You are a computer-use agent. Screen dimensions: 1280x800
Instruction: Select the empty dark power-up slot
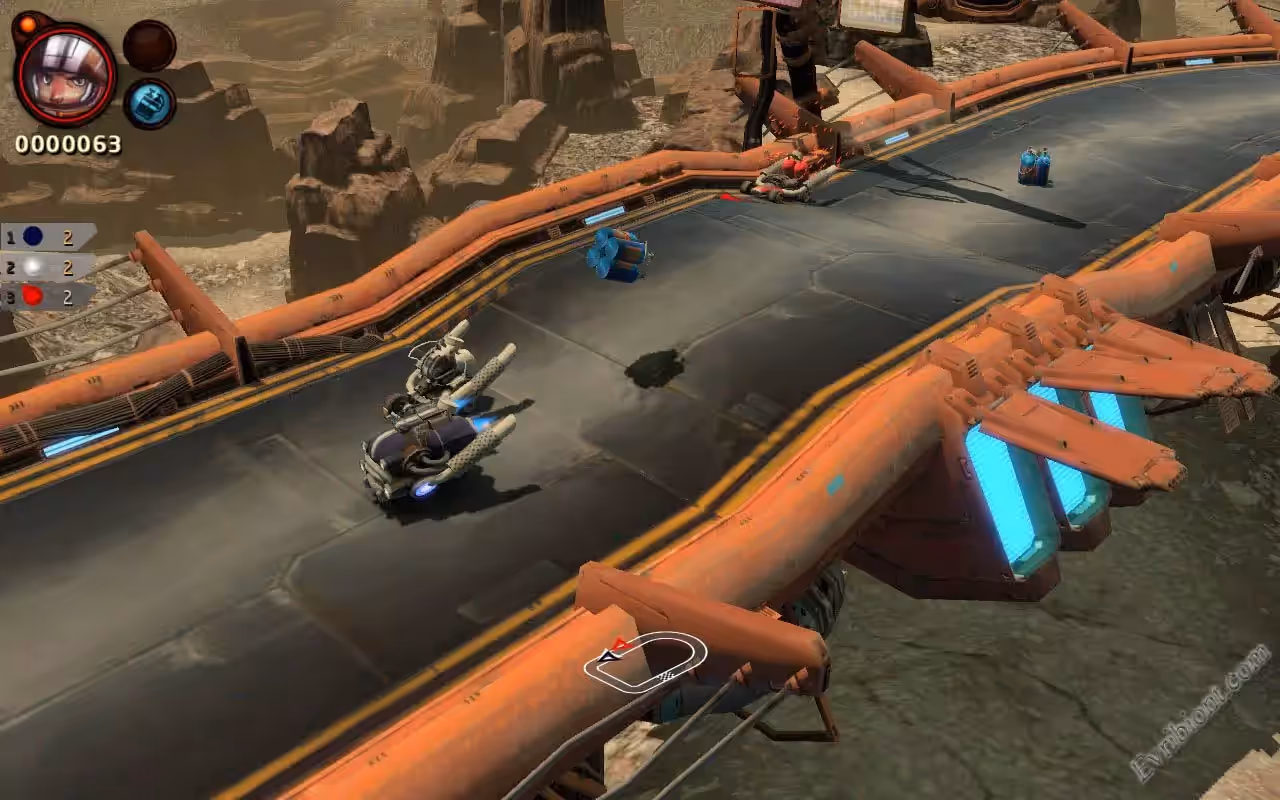pyautogui.click(x=150, y=45)
